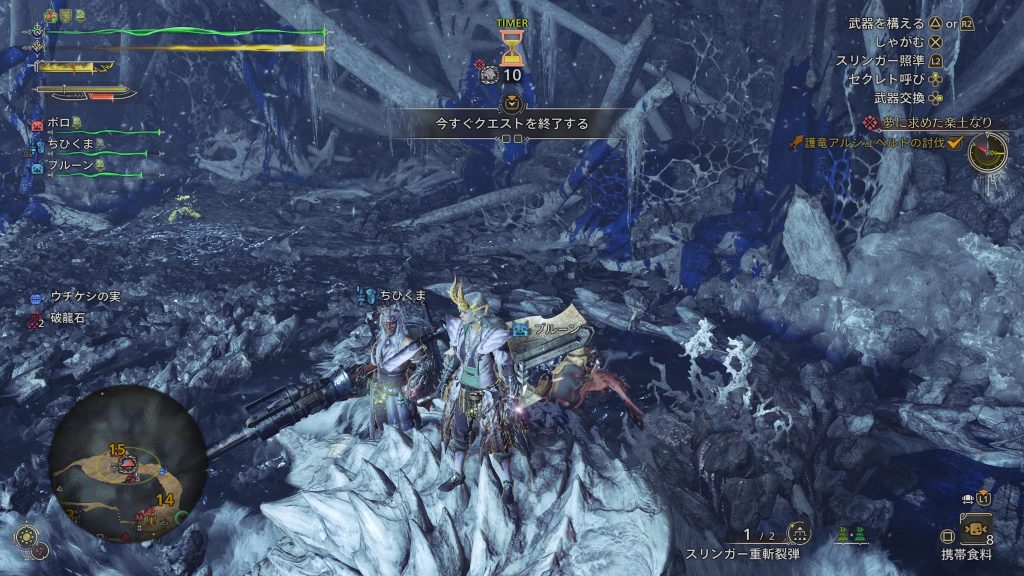Click the quest clock dial icon

tap(987, 152)
